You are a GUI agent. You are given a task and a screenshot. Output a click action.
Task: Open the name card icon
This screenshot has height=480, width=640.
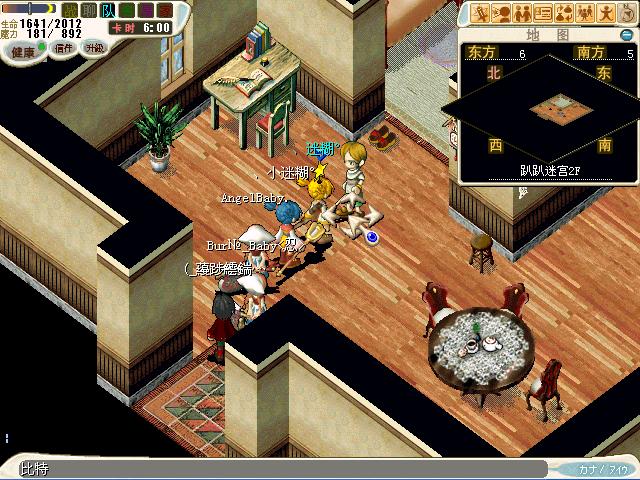543,13
